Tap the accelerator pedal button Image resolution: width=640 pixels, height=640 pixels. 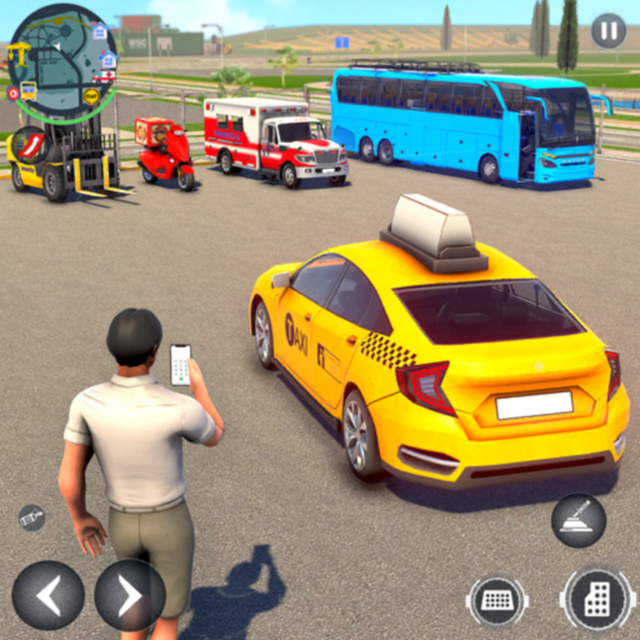point(596,601)
